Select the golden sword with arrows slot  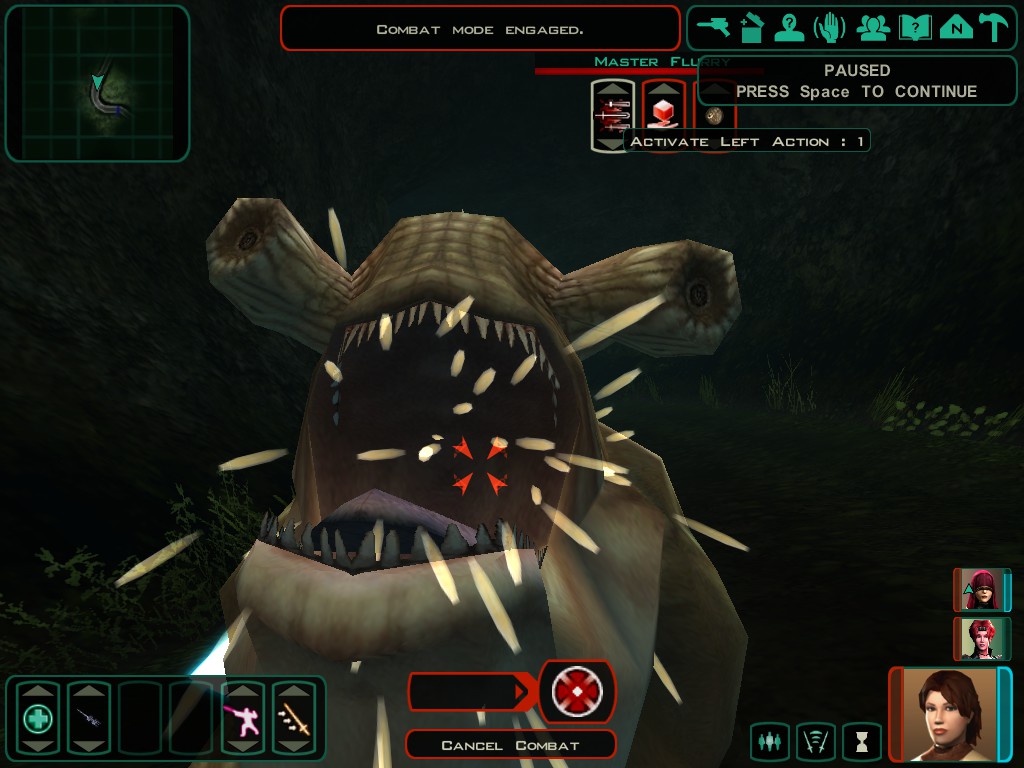point(294,717)
